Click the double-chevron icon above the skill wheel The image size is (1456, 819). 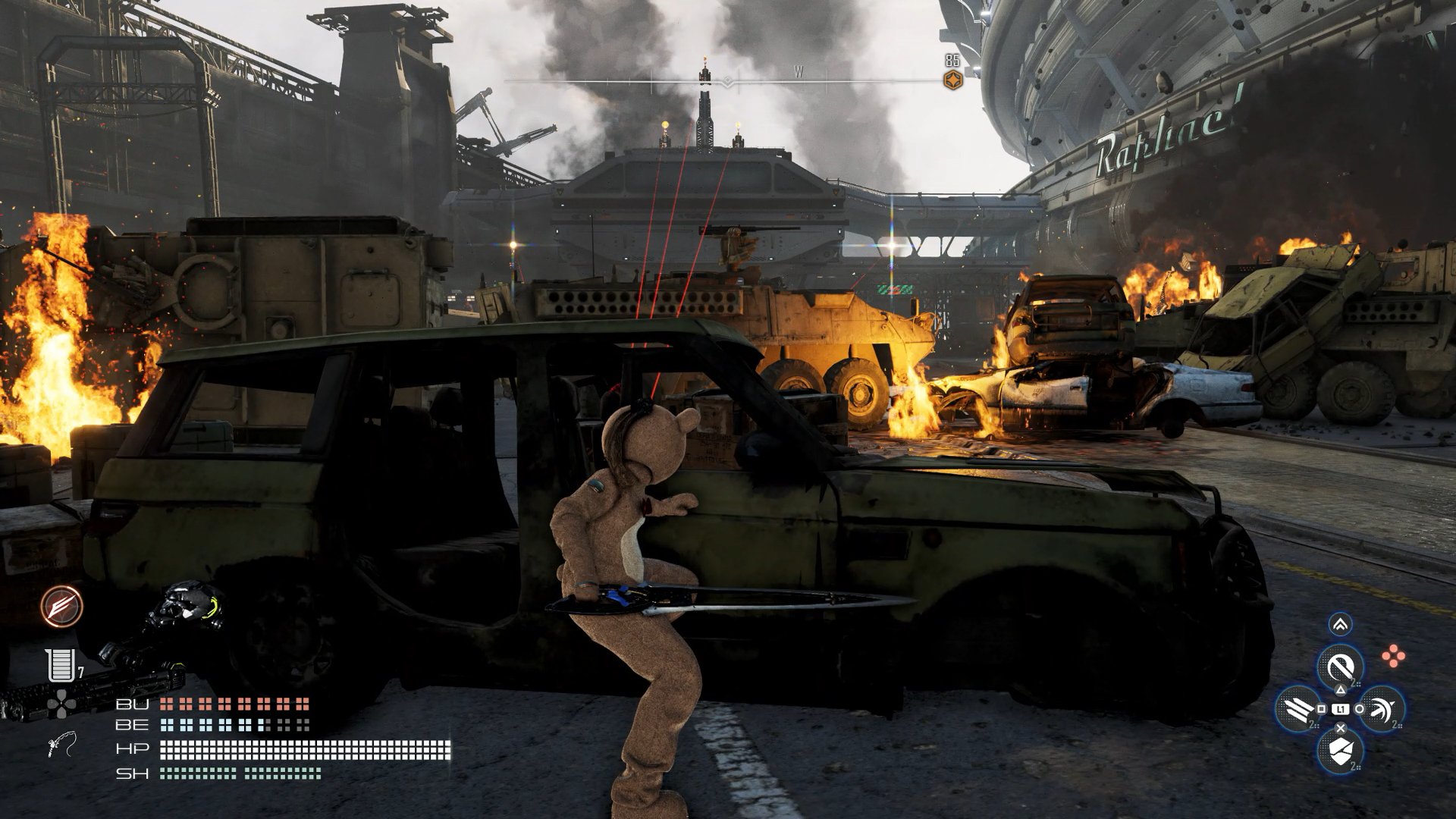1340,625
